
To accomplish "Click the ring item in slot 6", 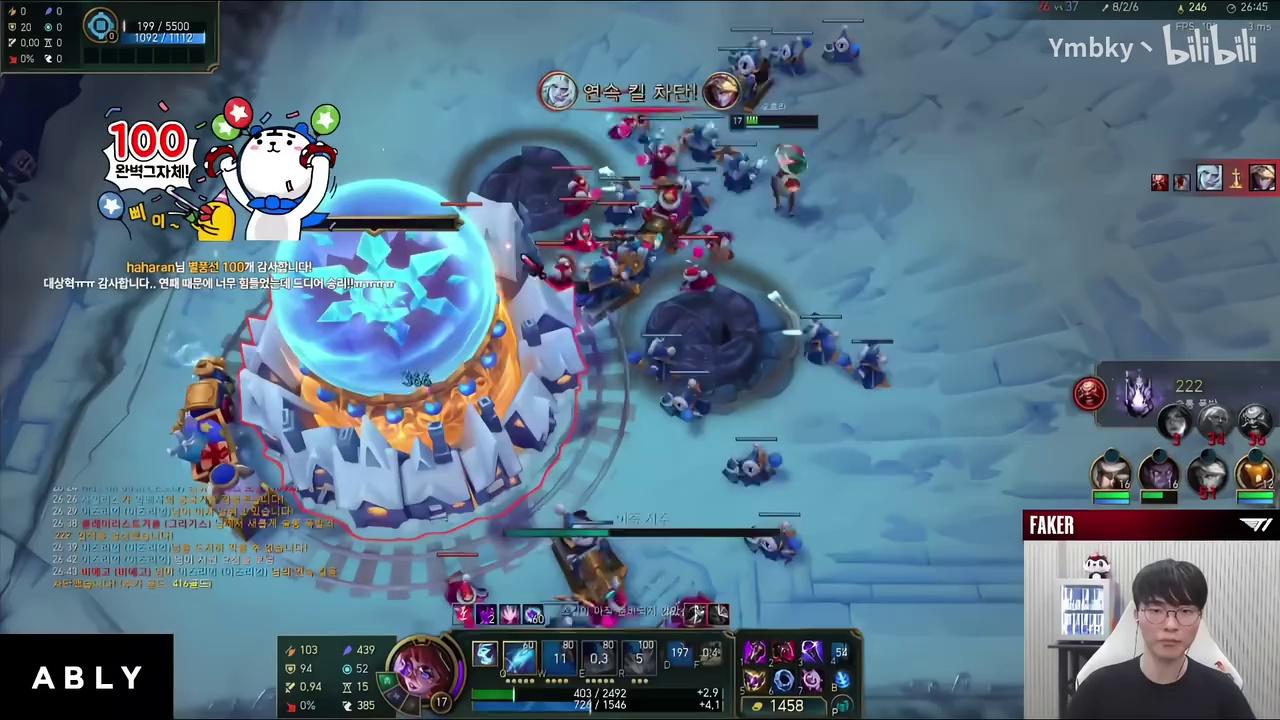I will coord(783,681).
